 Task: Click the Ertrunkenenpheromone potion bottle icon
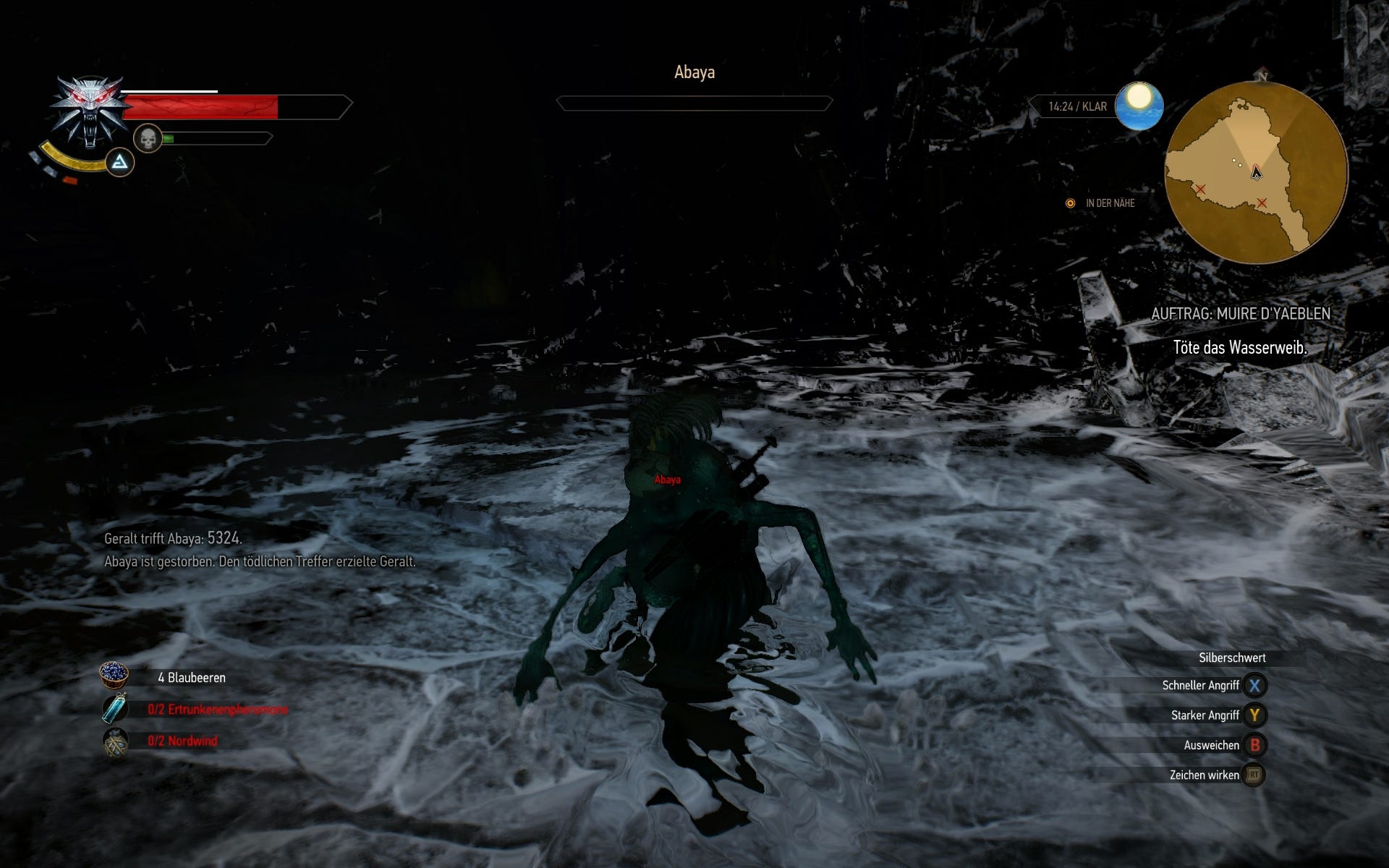pyautogui.click(x=114, y=710)
